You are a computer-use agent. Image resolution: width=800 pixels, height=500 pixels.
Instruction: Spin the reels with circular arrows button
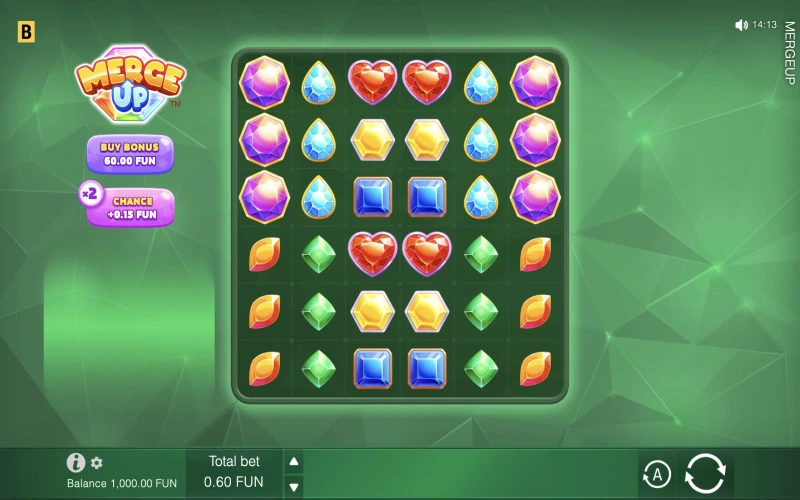pyautogui.click(x=705, y=473)
